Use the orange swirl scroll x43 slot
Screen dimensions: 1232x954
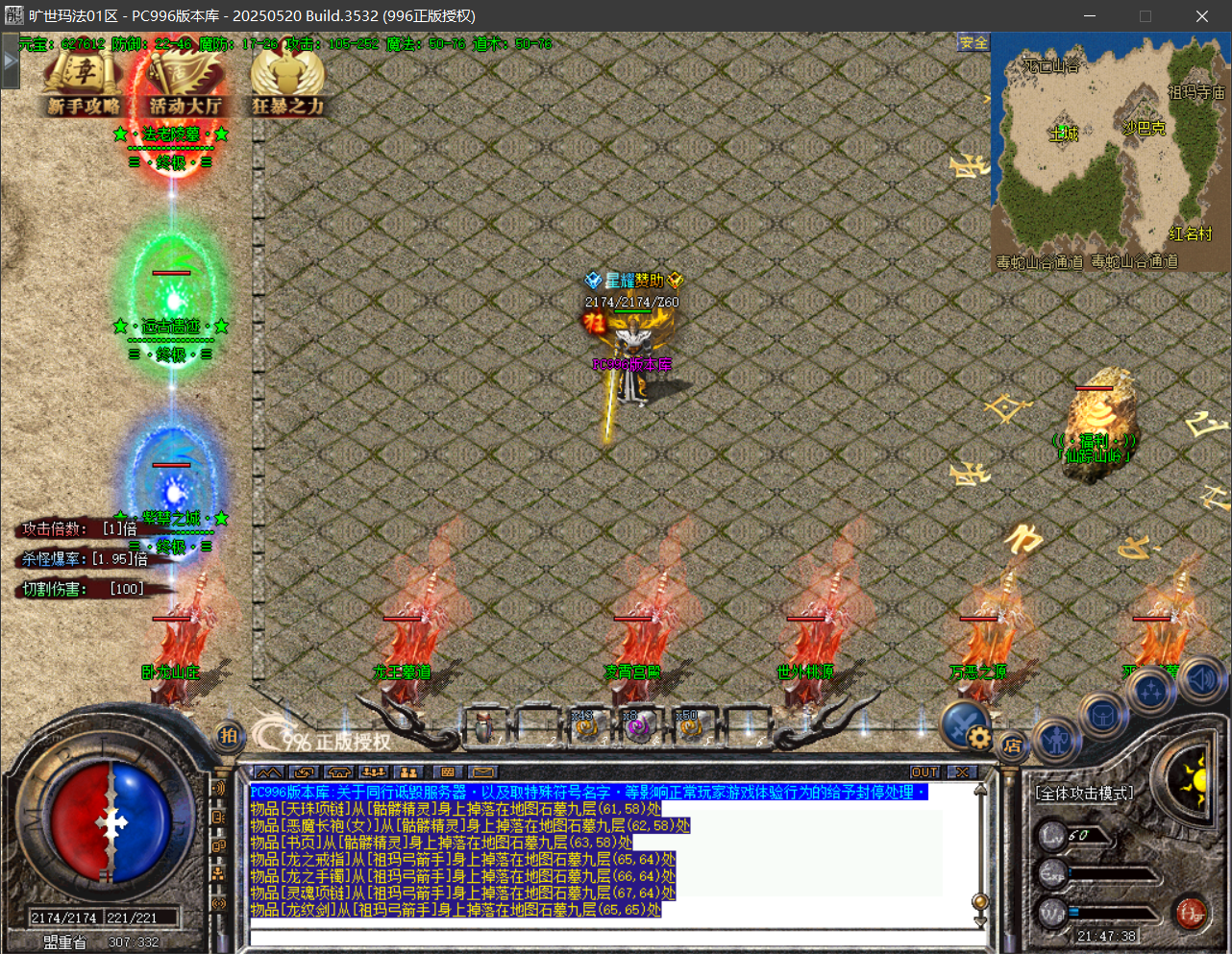(x=585, y=729)
